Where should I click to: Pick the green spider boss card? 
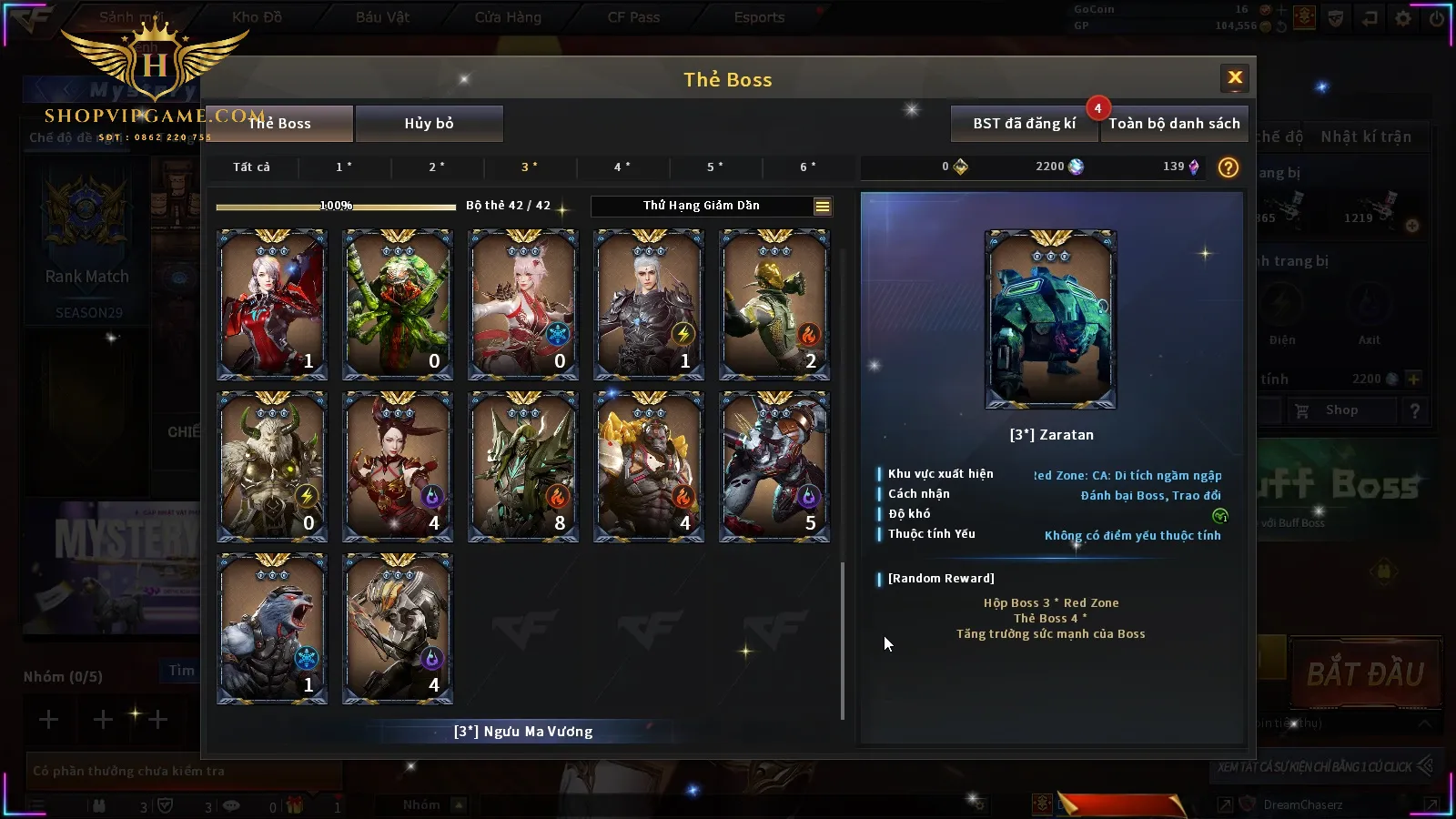[x=398, y=304]
